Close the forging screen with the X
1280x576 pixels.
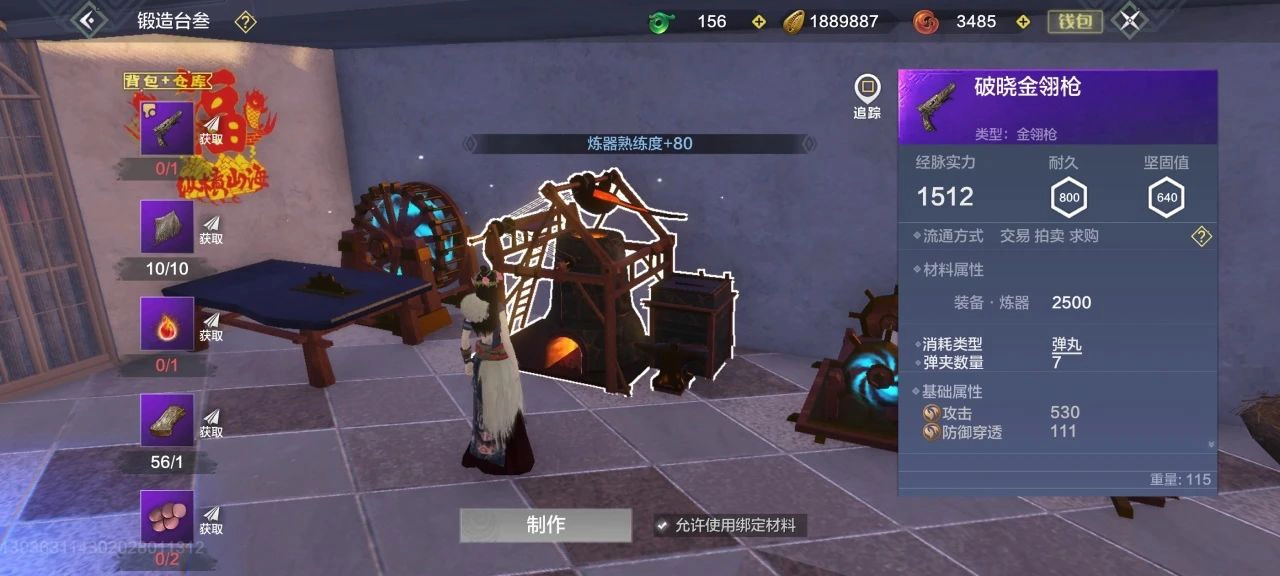1130,21
